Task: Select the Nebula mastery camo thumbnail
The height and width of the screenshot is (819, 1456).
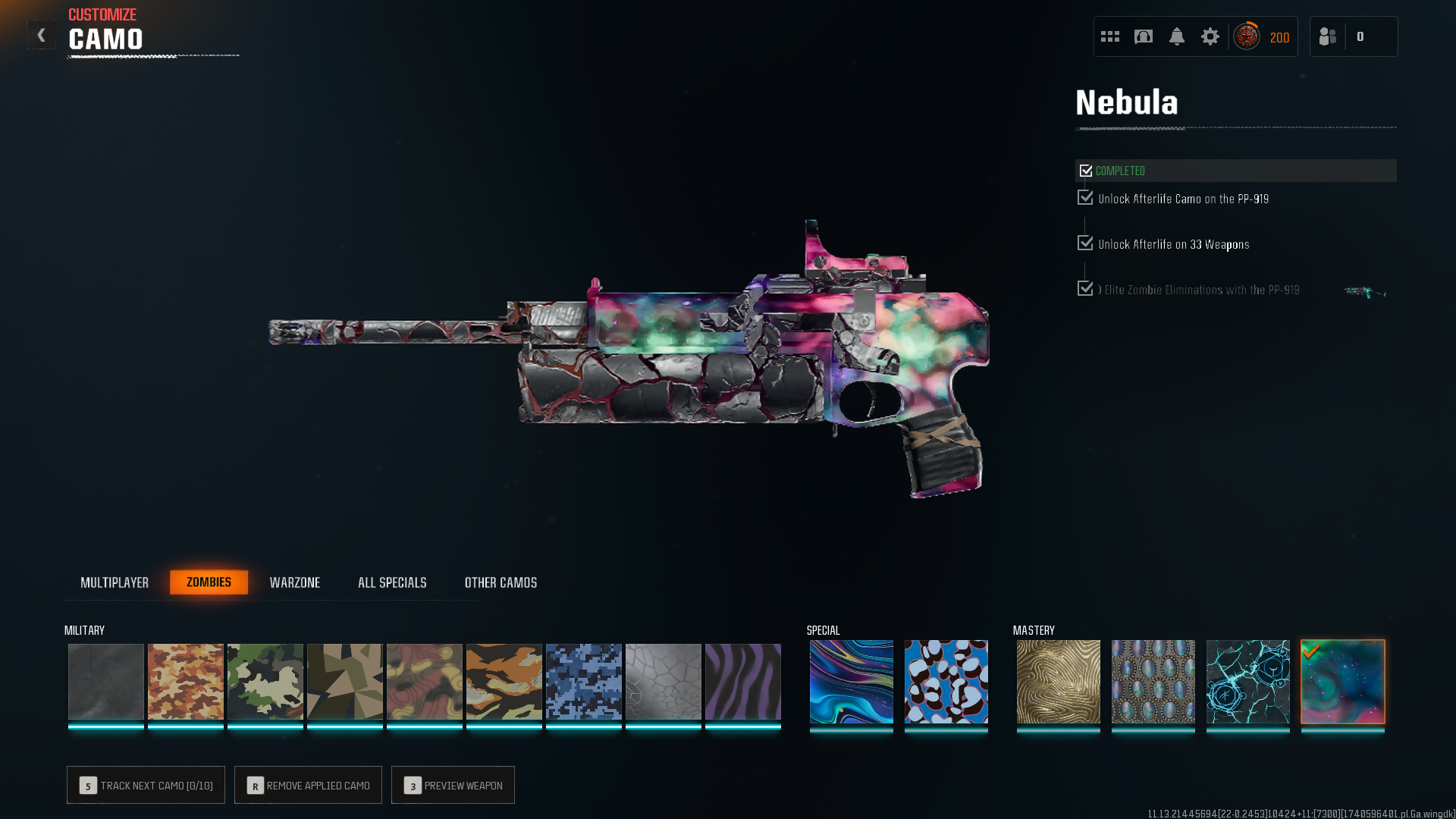Action: click(1342, 681)
